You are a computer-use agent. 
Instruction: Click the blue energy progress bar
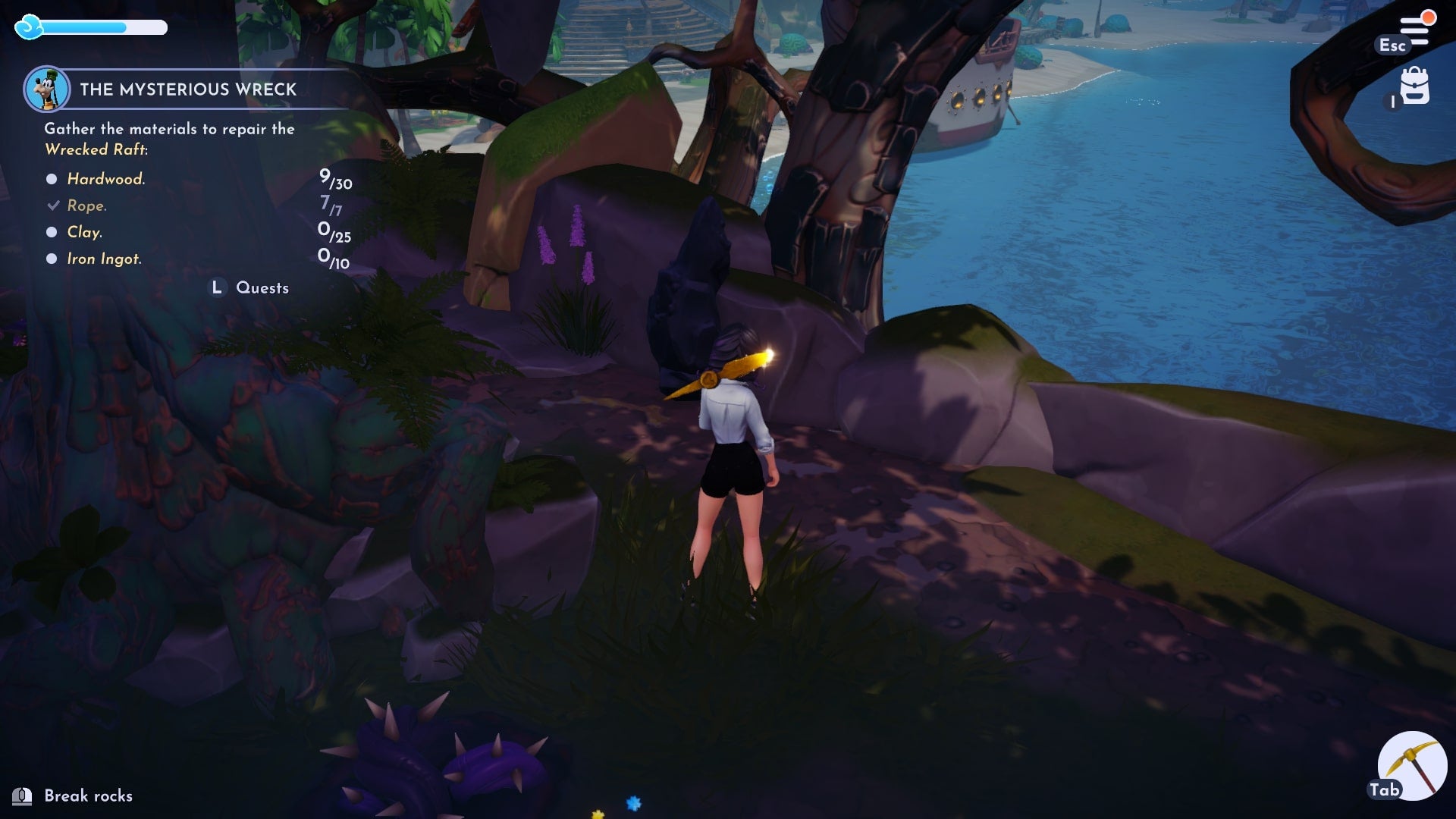click(x=102, y=28)
